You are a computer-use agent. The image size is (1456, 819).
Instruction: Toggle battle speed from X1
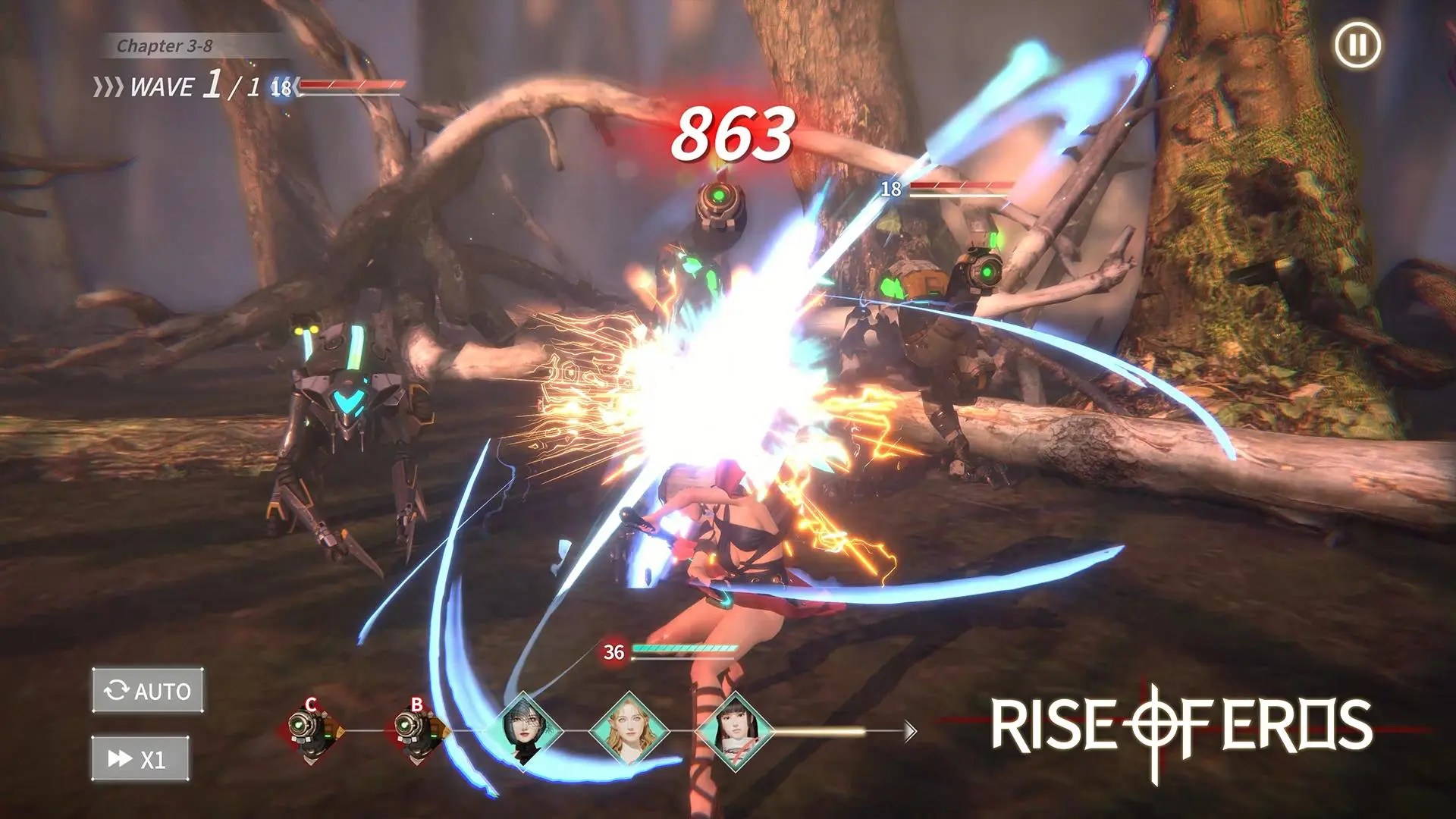point(139,756)
